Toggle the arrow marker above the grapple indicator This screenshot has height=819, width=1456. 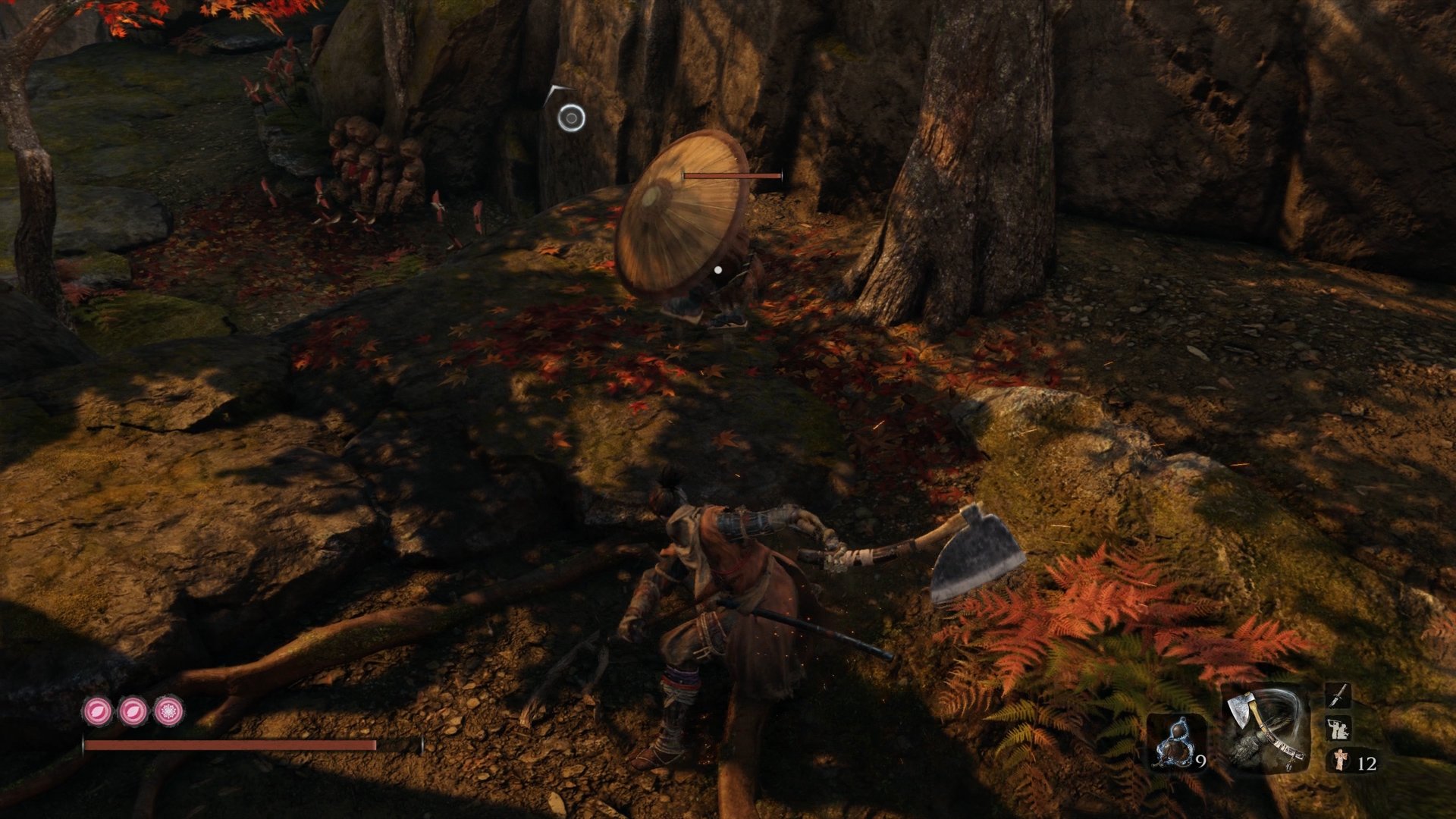(553, 89)
